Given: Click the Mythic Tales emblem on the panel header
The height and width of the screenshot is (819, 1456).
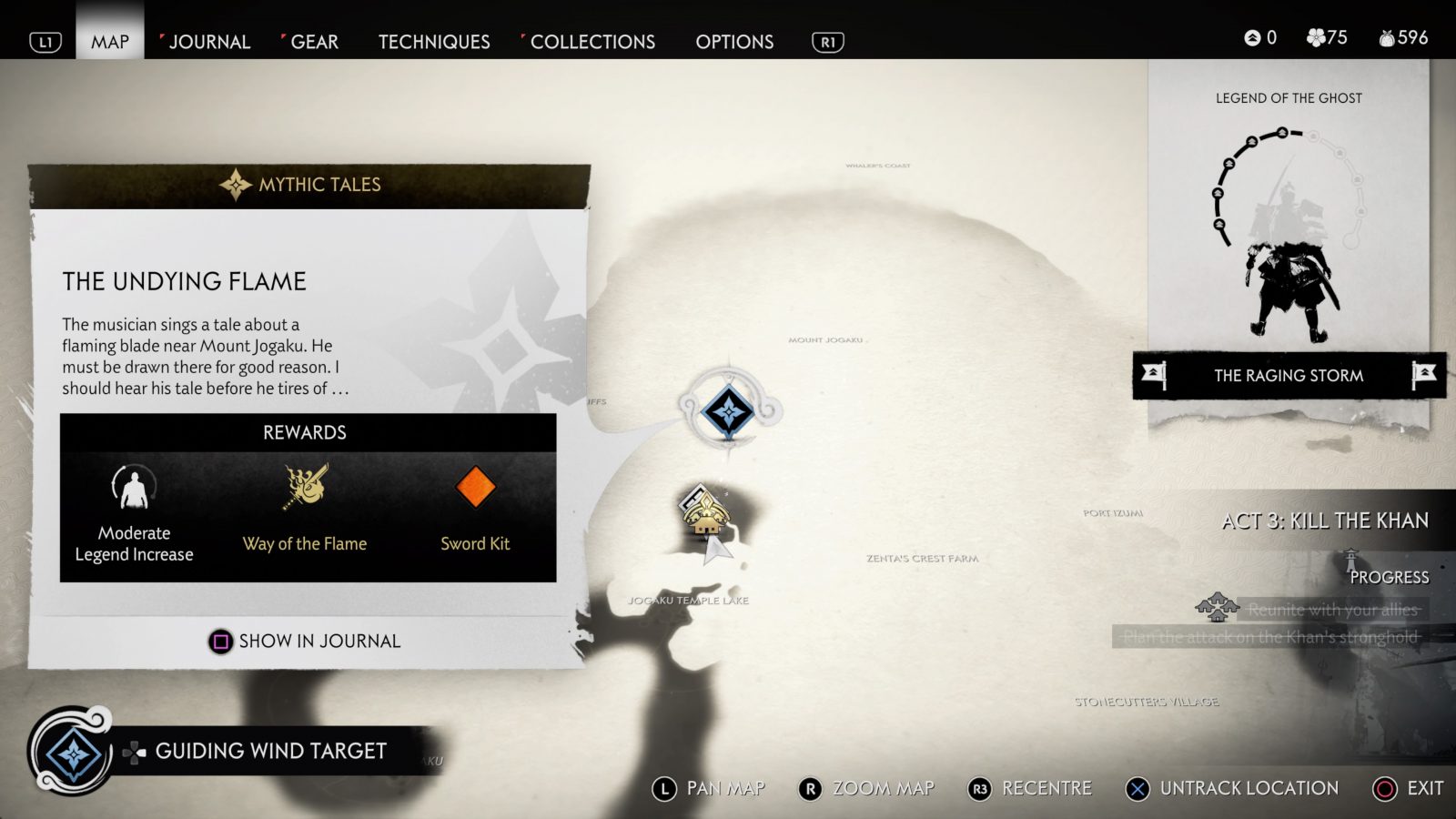Looking at the screenshot, I should (x=235, y=183).
